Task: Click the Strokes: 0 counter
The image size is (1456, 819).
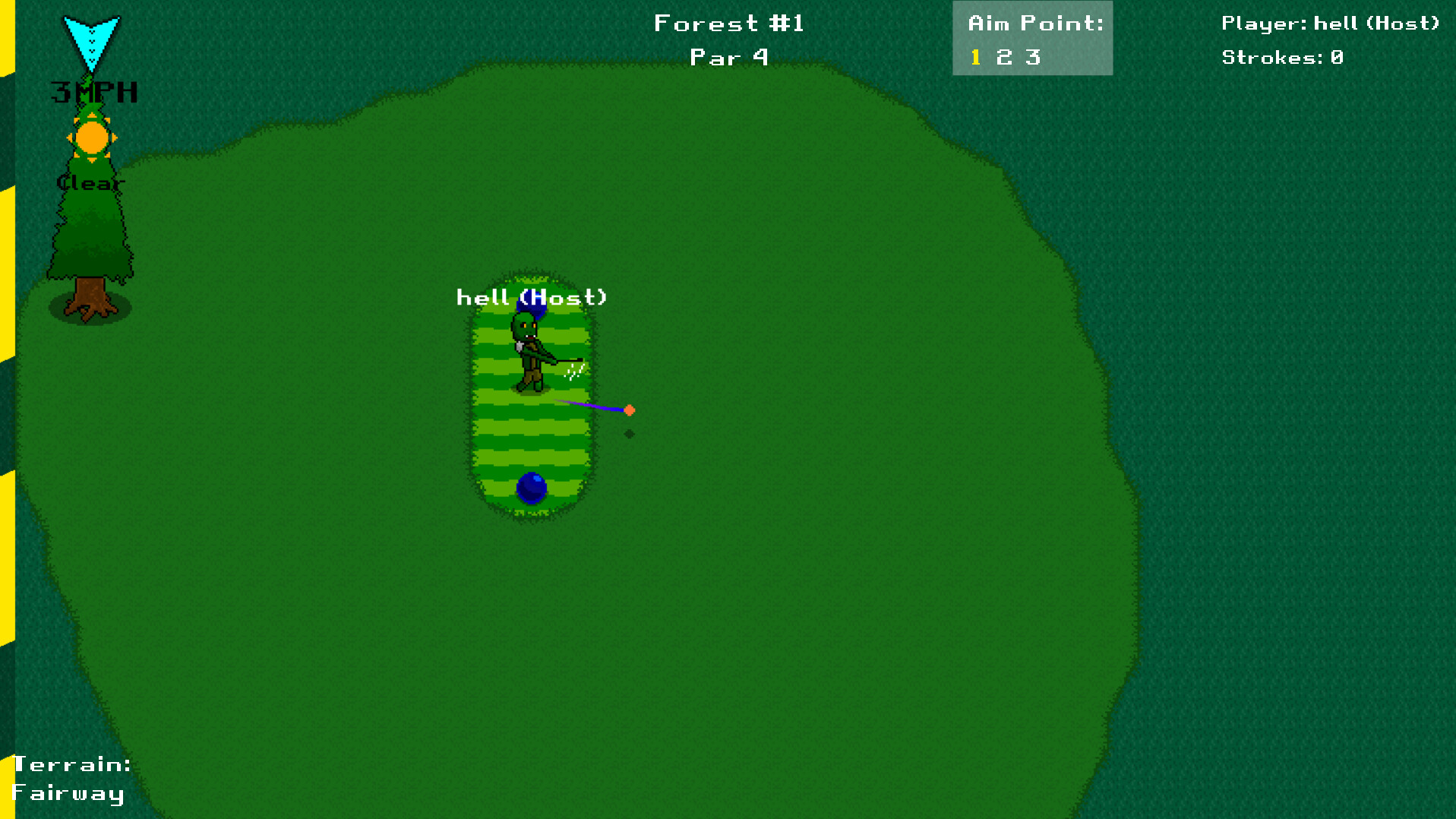Action: [1281, 57]
